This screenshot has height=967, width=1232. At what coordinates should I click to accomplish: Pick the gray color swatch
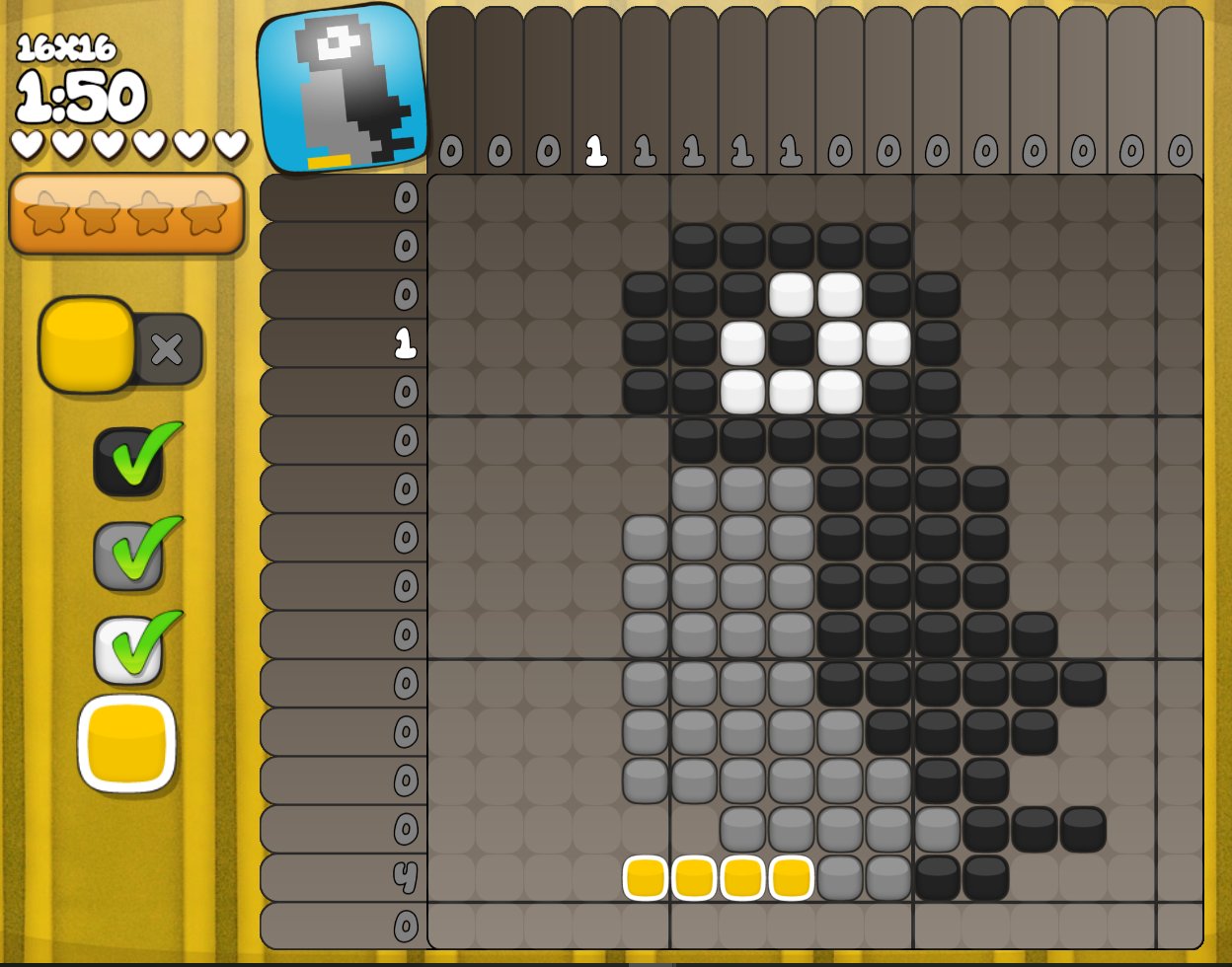coord(128,556)
